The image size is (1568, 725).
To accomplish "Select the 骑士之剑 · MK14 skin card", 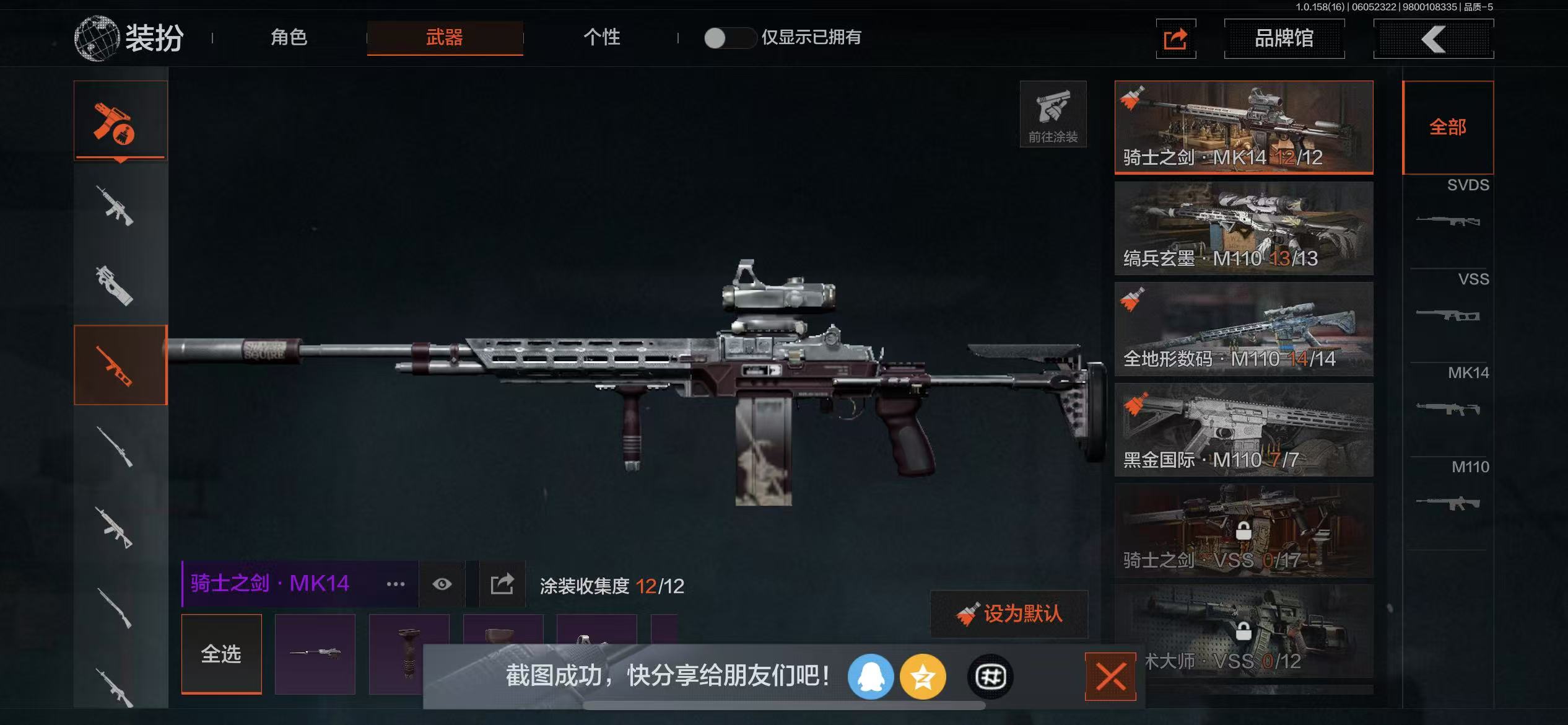I will pyautogui.click(x=1244, y=127).
